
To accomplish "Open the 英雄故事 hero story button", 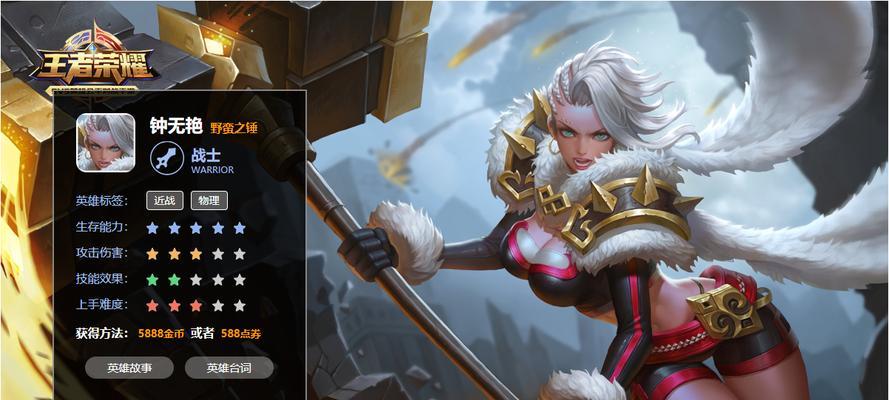I will pos(129,368).
